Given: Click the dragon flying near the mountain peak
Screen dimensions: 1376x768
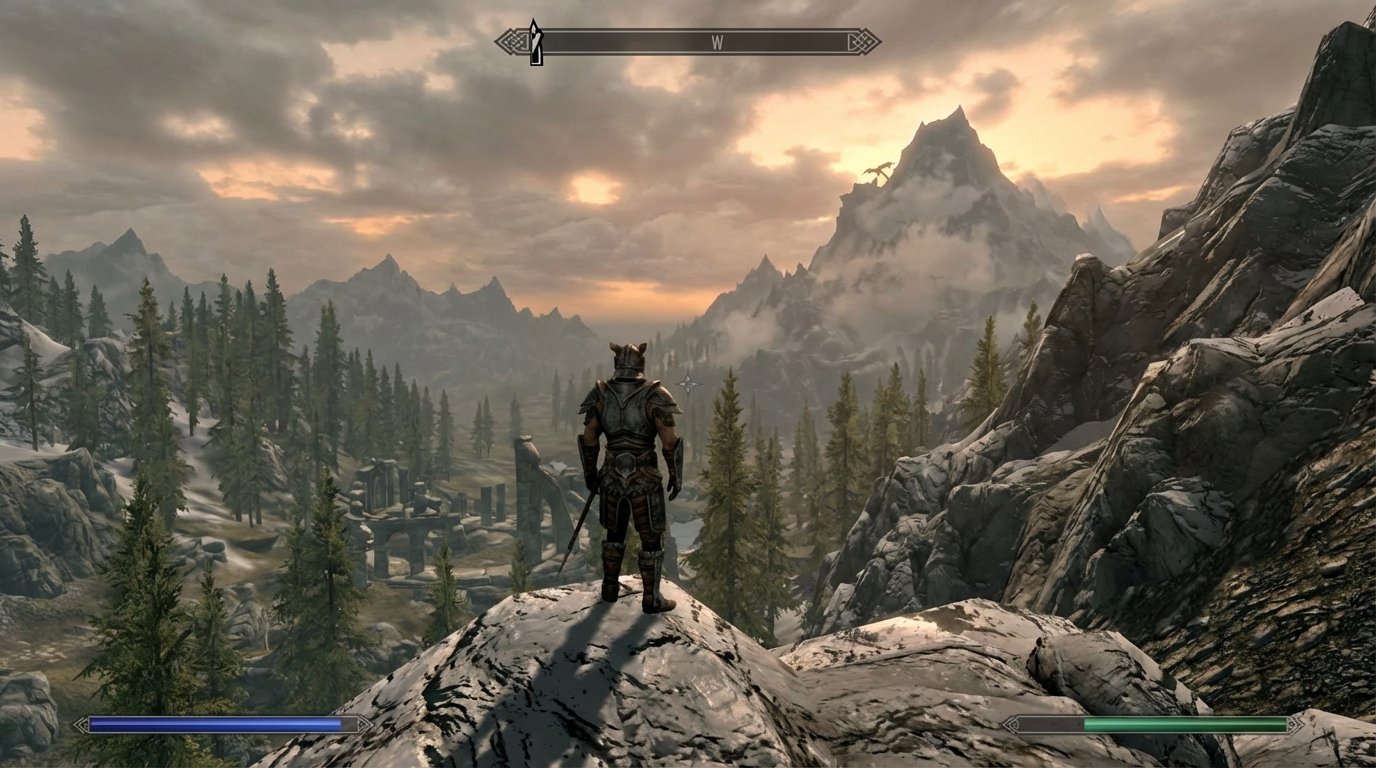Looking at the screenshot, I should (x=877, y=170).
